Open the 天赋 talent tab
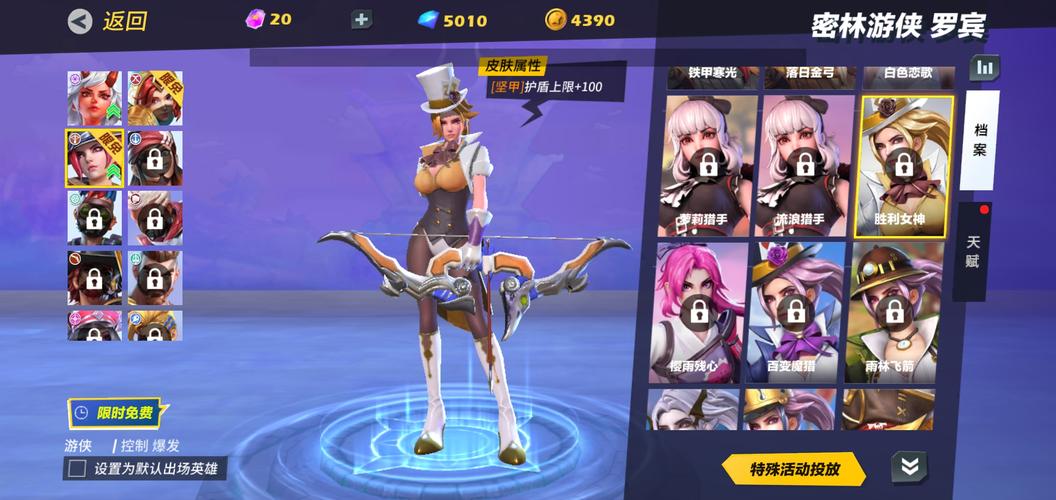This screenshot has height=500, width=1056. click(973, 251)
